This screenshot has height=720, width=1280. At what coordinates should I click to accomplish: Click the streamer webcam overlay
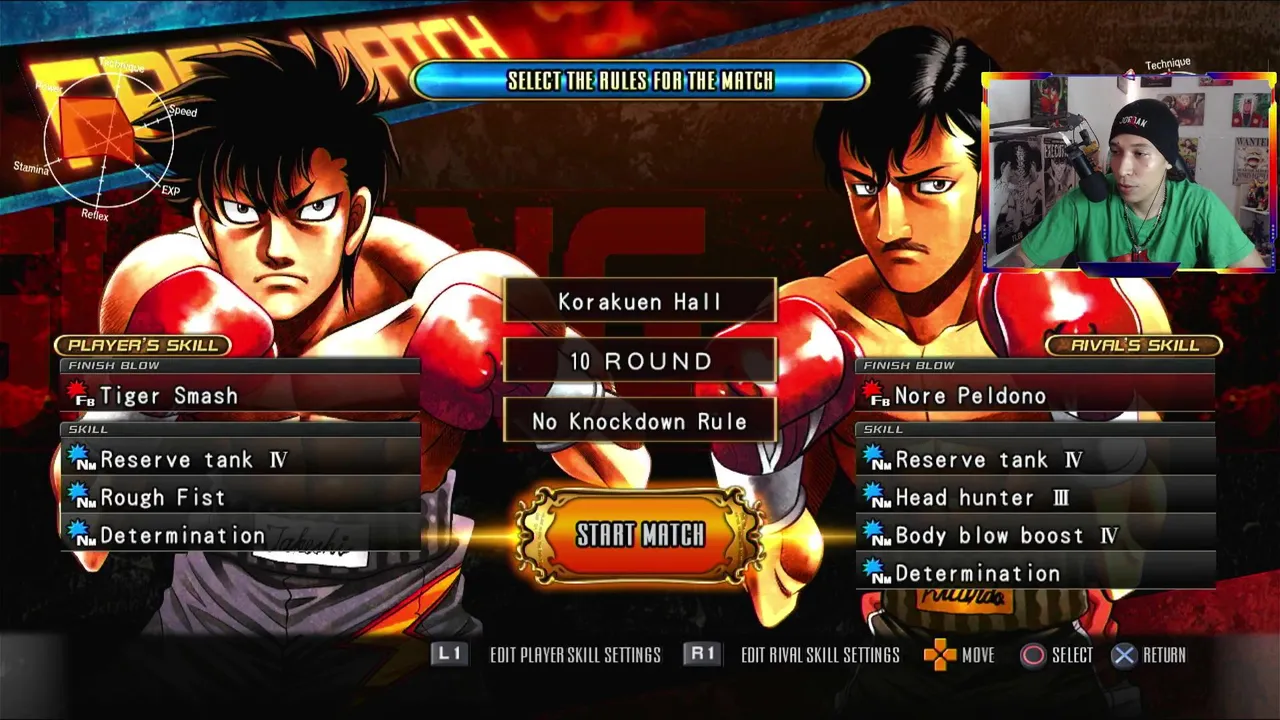1129,172
